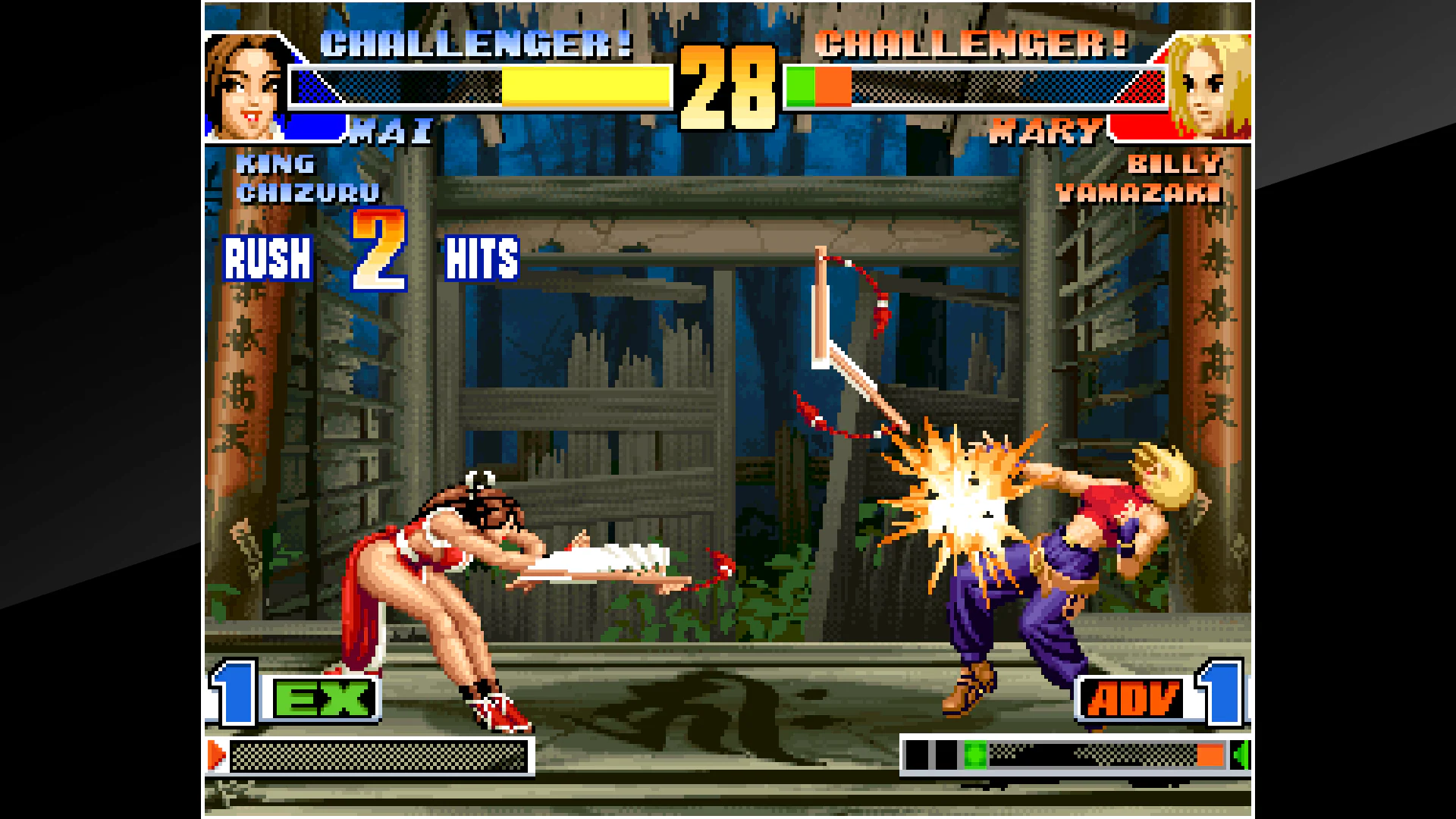
Task: Select BILLY from the right team list
Action: (1176, 163)
